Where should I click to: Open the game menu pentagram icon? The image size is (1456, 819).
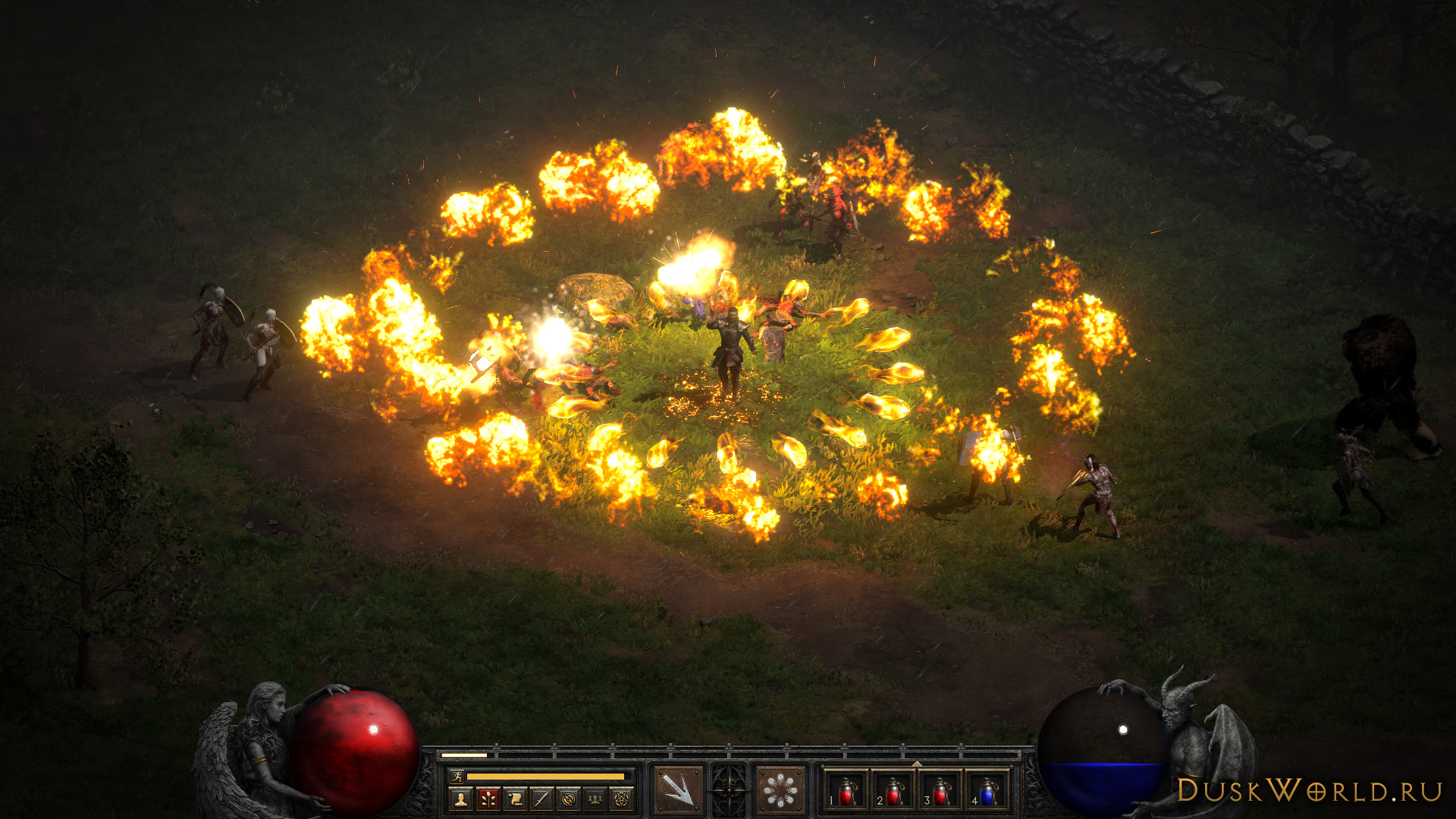pos(622,799)
